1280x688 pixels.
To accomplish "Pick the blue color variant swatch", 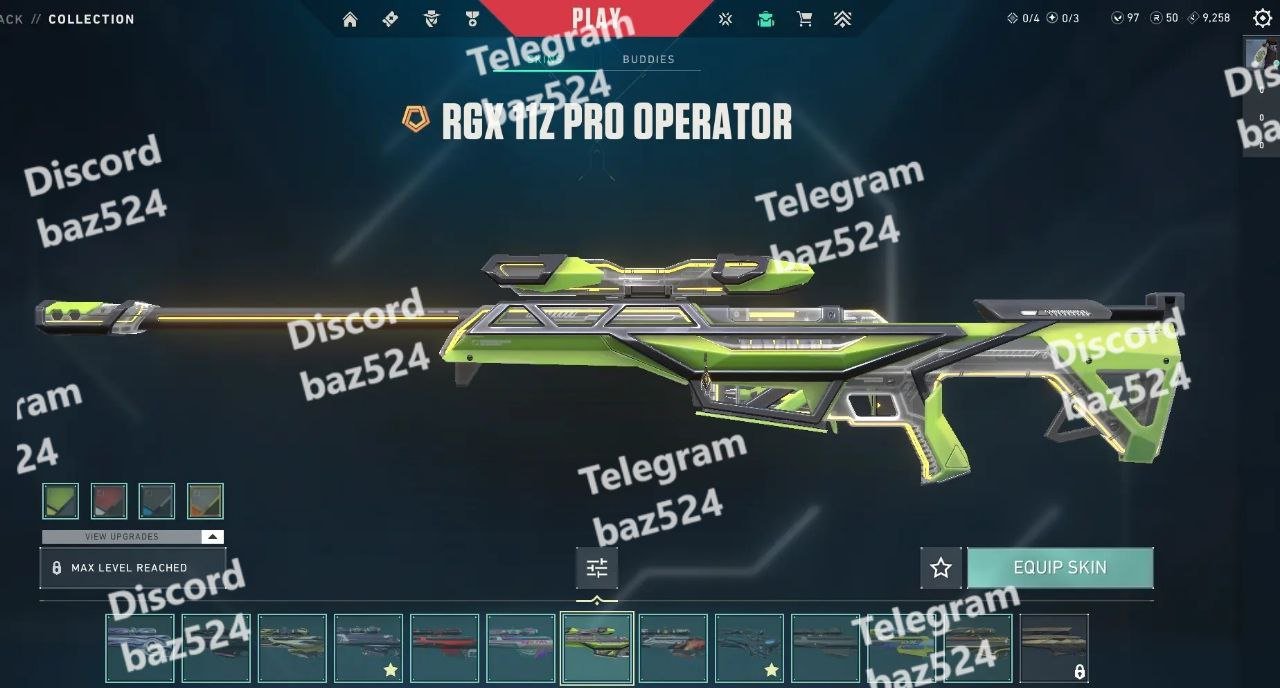I will (x=157, y=501).
